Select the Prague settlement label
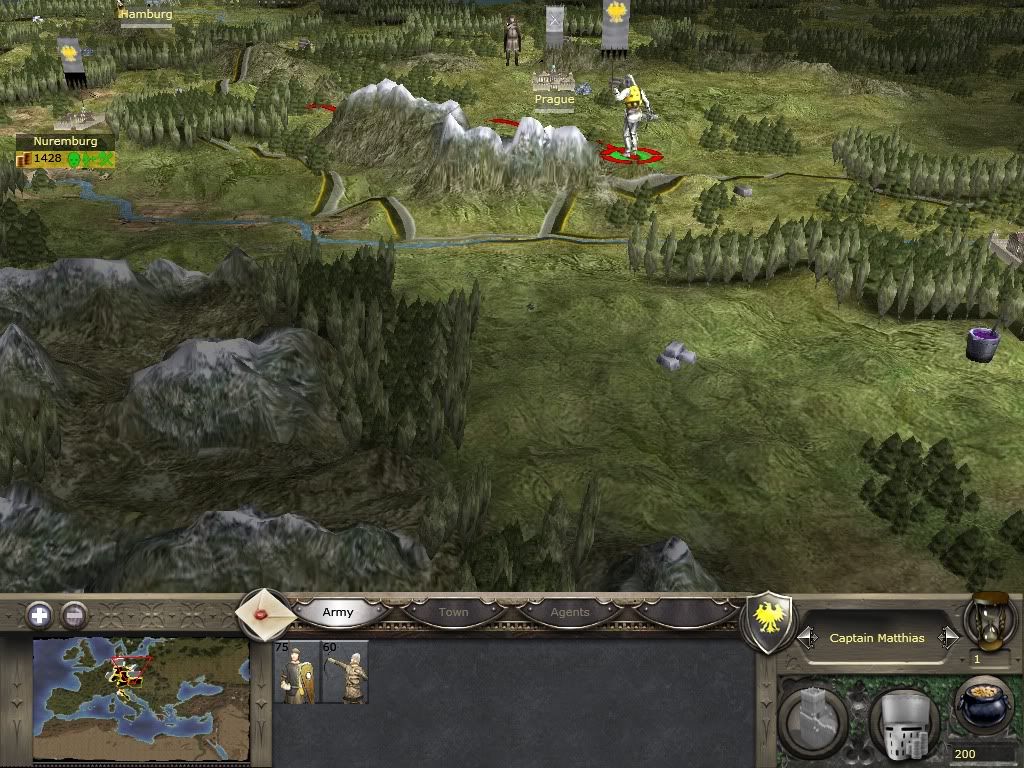 click(554, 100)
